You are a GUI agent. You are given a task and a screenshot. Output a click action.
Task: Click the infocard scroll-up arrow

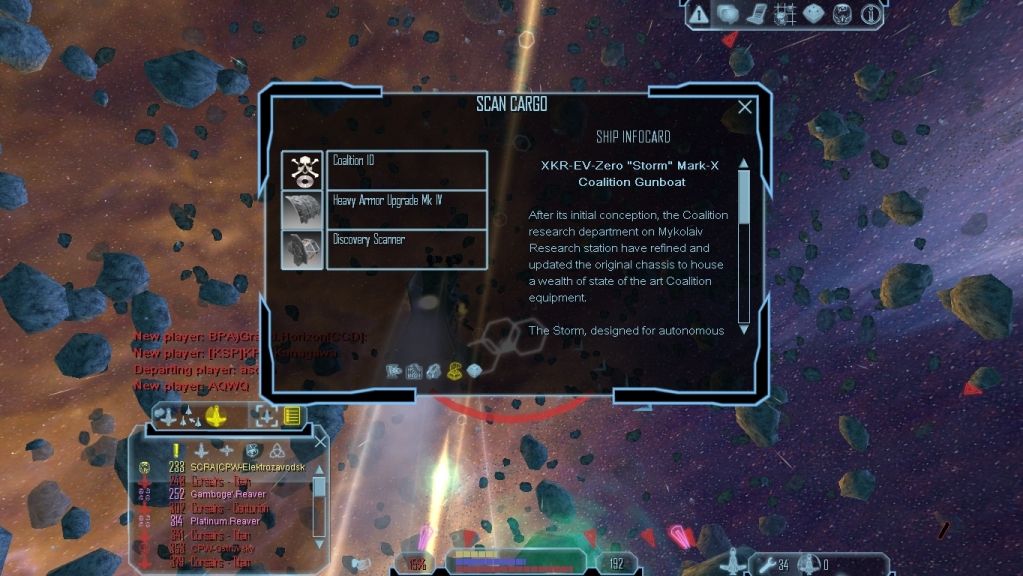744,164
